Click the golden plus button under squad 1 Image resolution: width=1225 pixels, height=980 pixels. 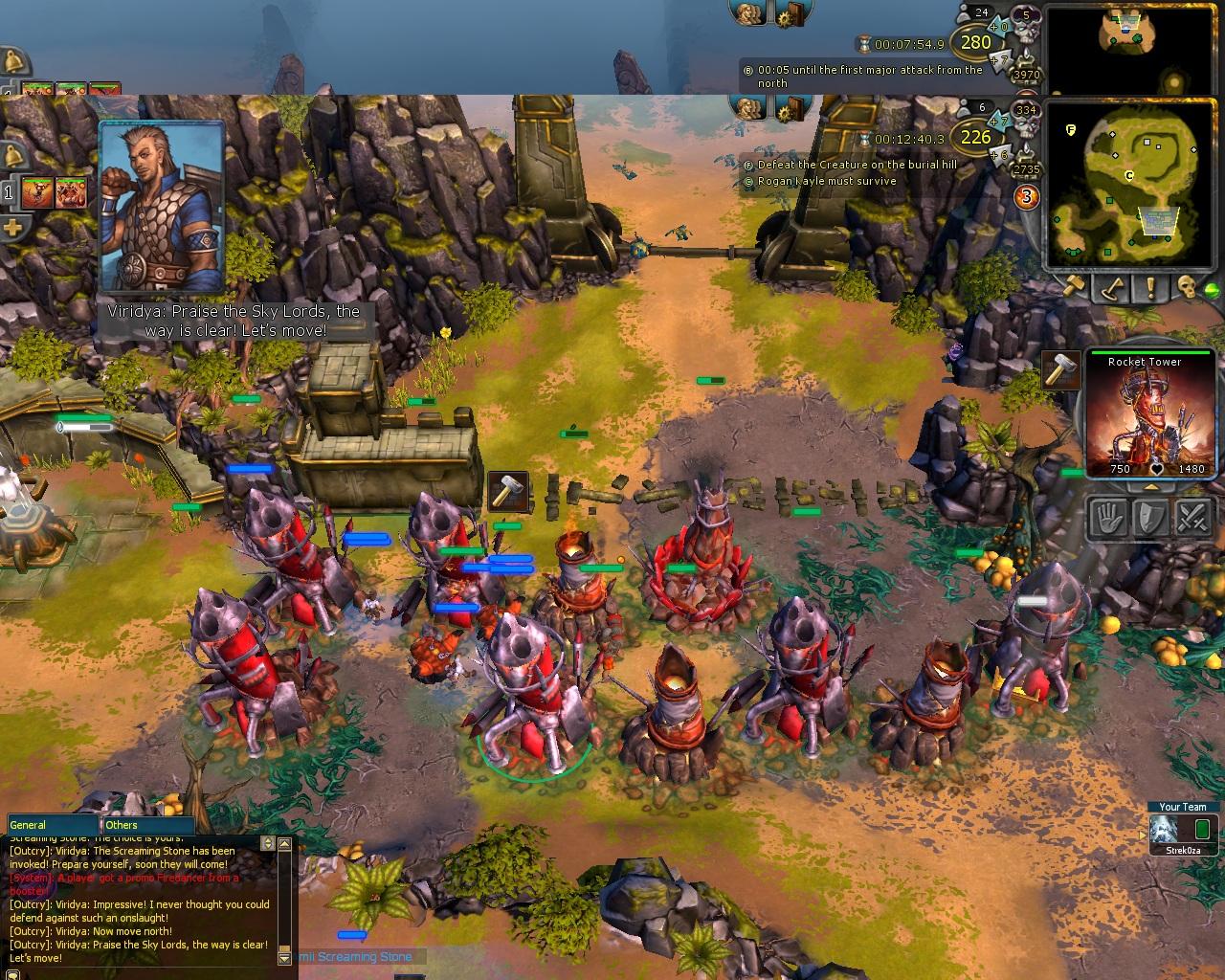tap(13, 229)
